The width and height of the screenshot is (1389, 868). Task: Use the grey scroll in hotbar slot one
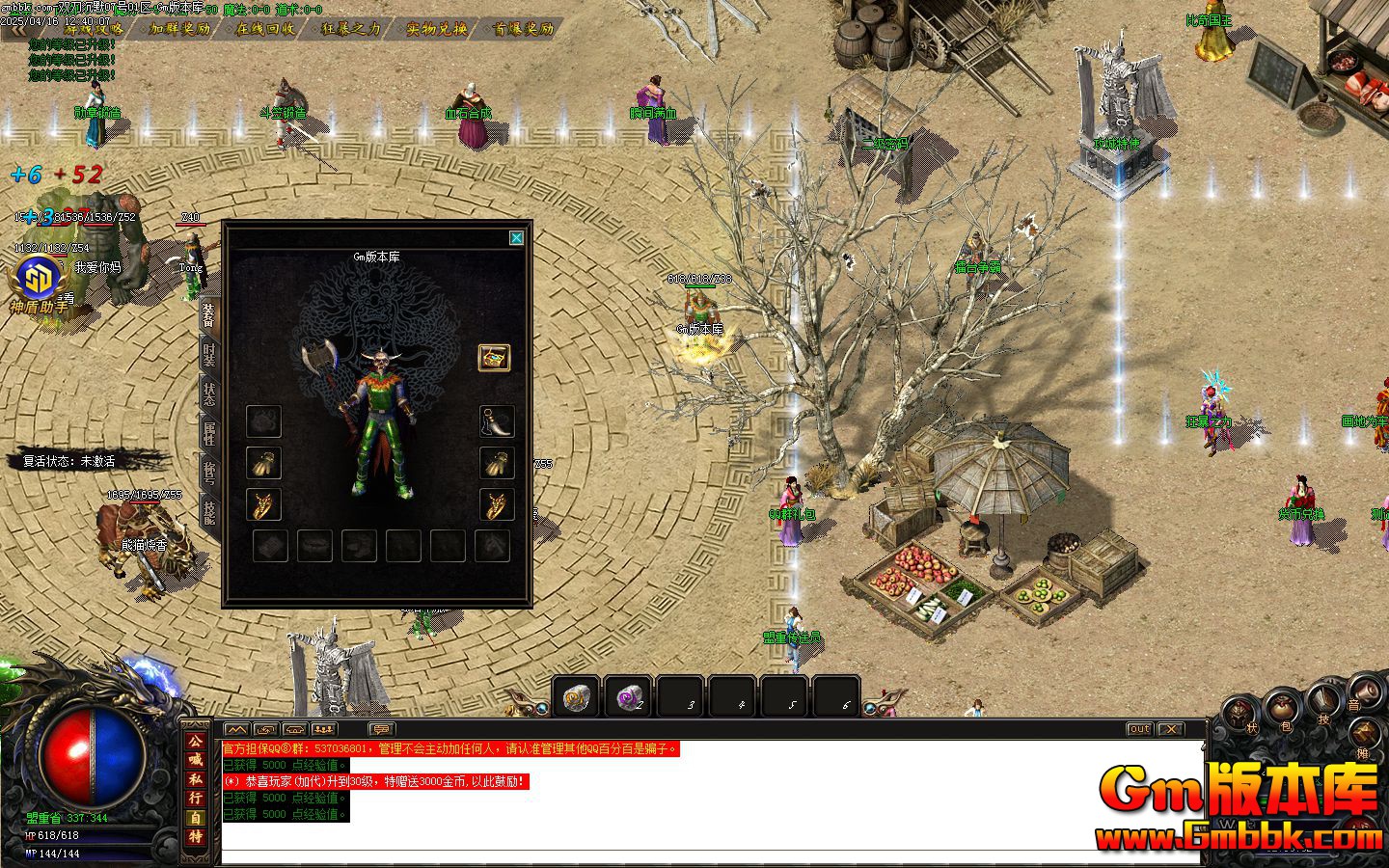(577, 696)
